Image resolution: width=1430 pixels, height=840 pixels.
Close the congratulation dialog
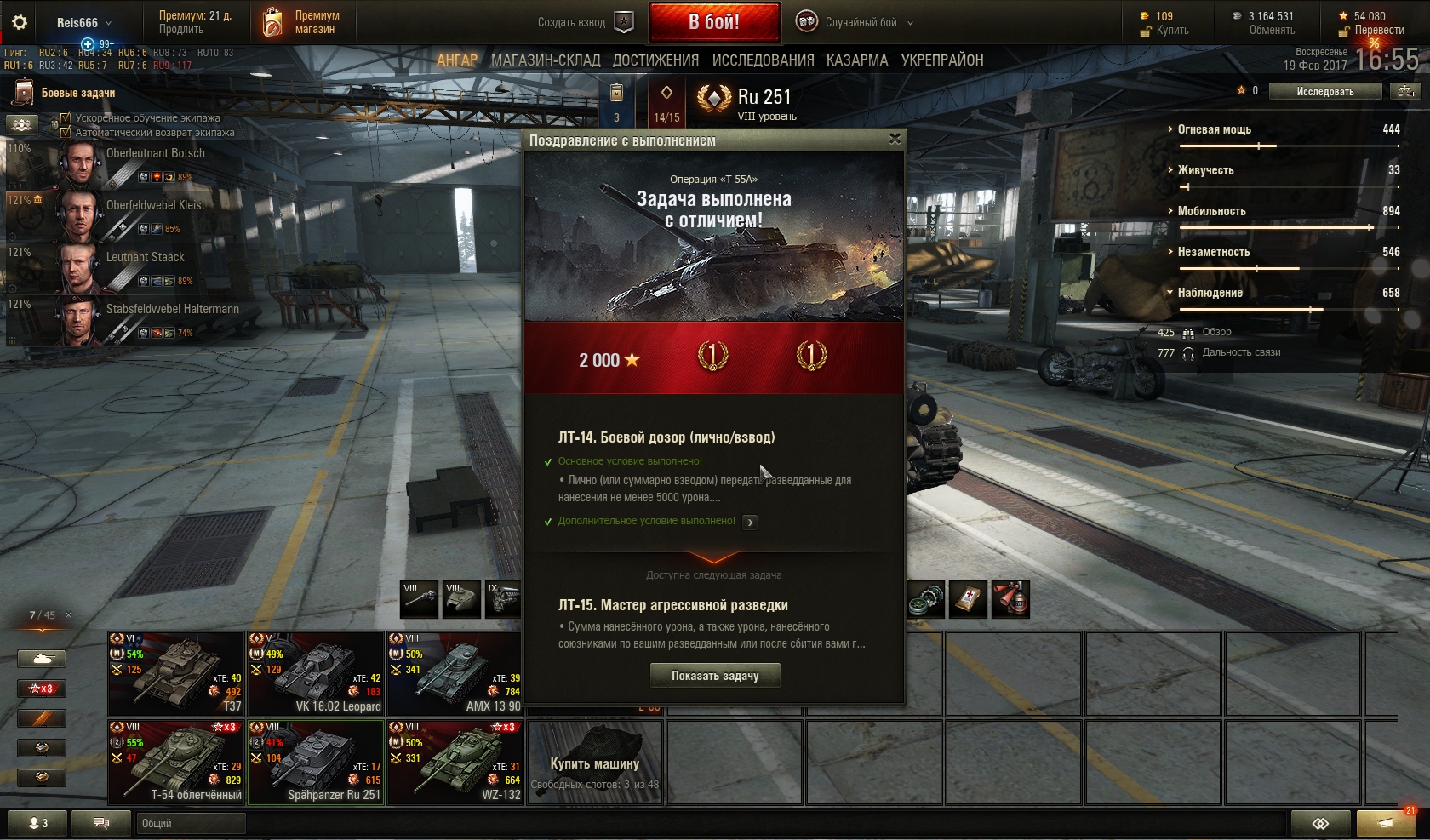click(x=895, y=139)
